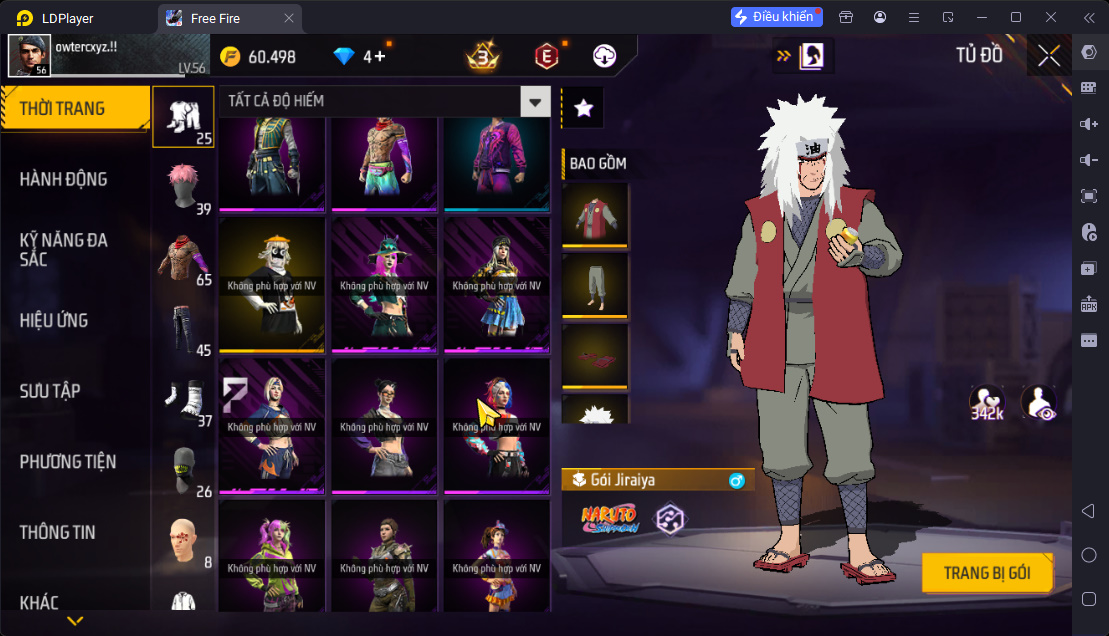Image resolution: width=1109 pixels, height=636 pixels.
Task: Switch to the HÀNH ĐỘNG tab
Action: (x=64, y=179)
